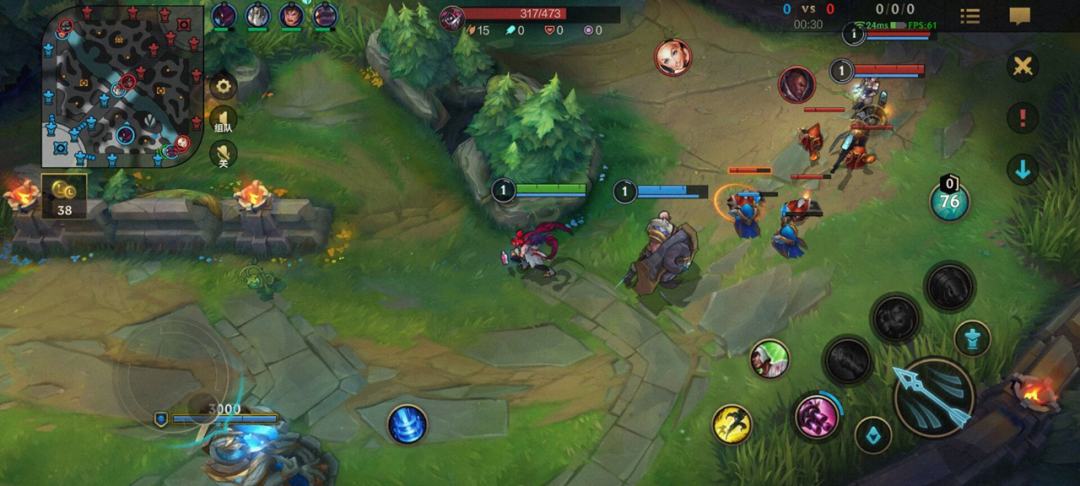Send the red exclamation danger ping
The width and height of the screenshot is (1080, 486).
(x=1022, y=118)
